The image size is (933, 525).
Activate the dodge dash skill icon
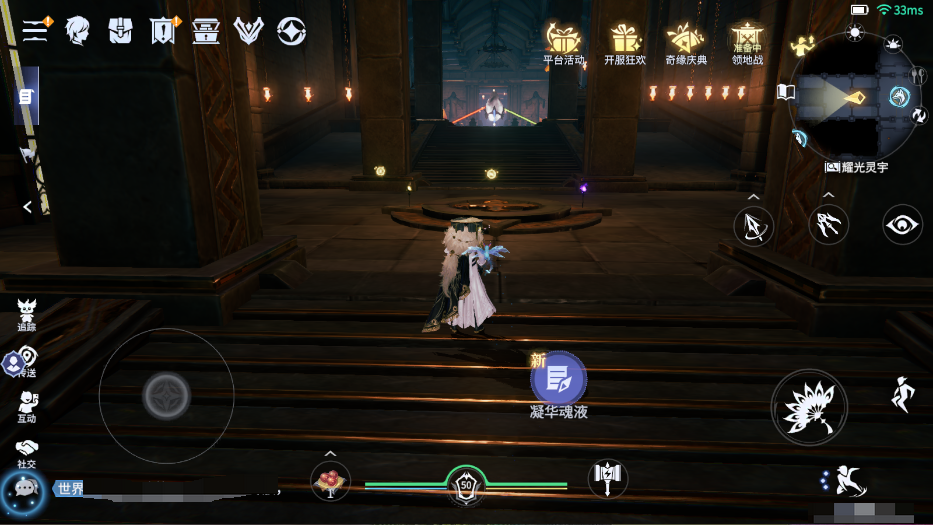coord(845,481)
